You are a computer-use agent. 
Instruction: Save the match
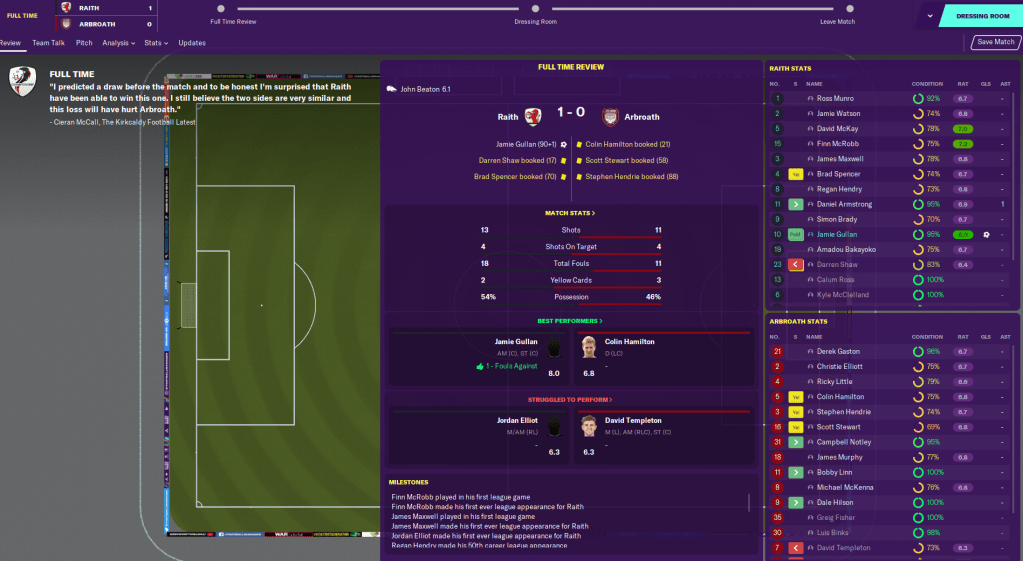click(995, 42)
